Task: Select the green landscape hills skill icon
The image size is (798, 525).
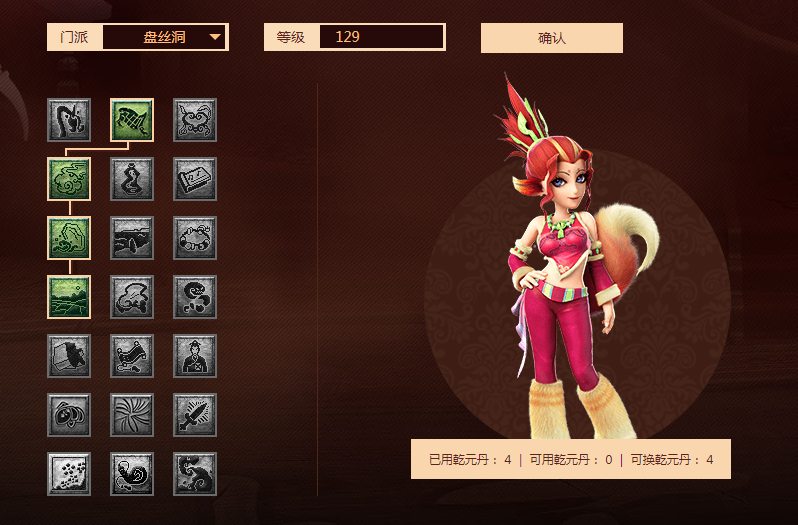Action: (69, 297)
